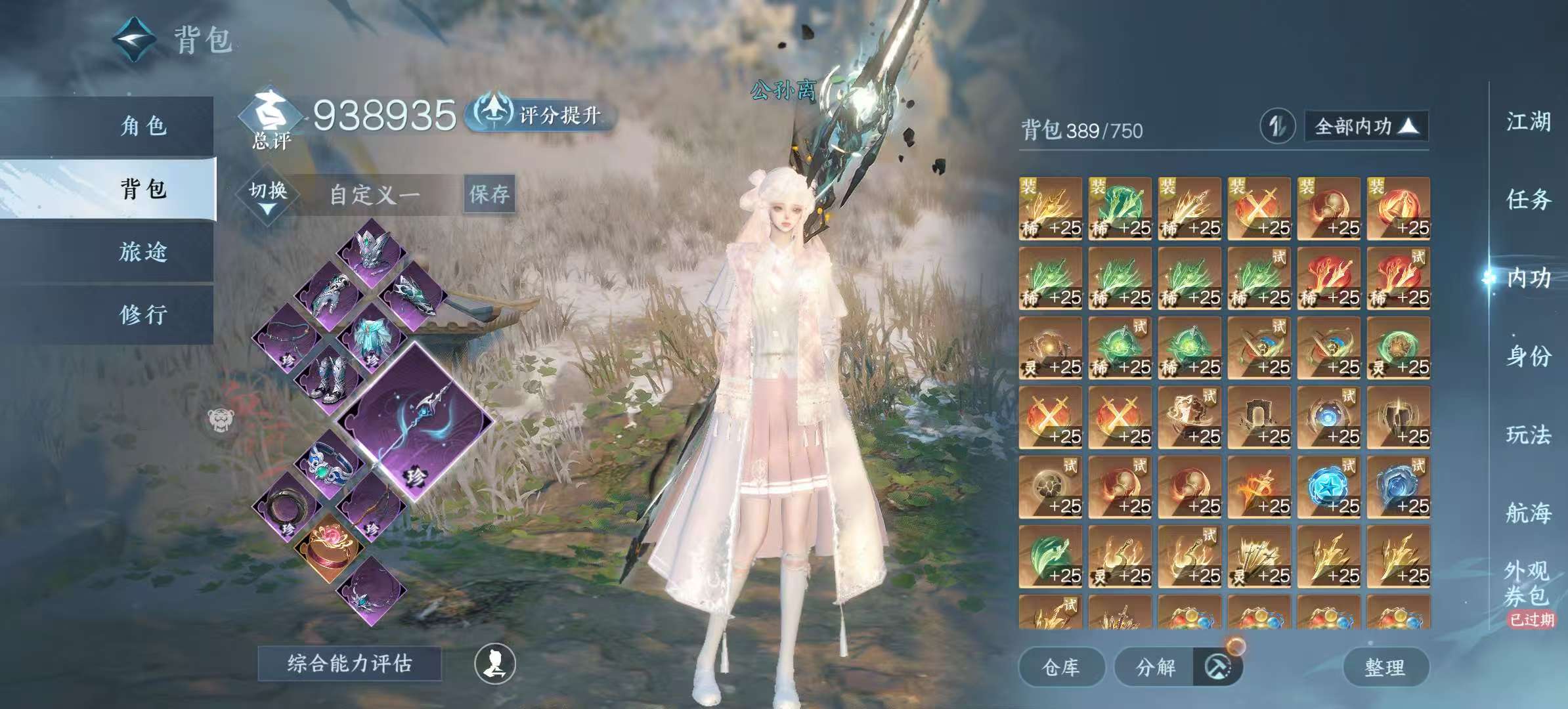Save the loadout with 保存
1568x709 pixels.
pos(489,194)
